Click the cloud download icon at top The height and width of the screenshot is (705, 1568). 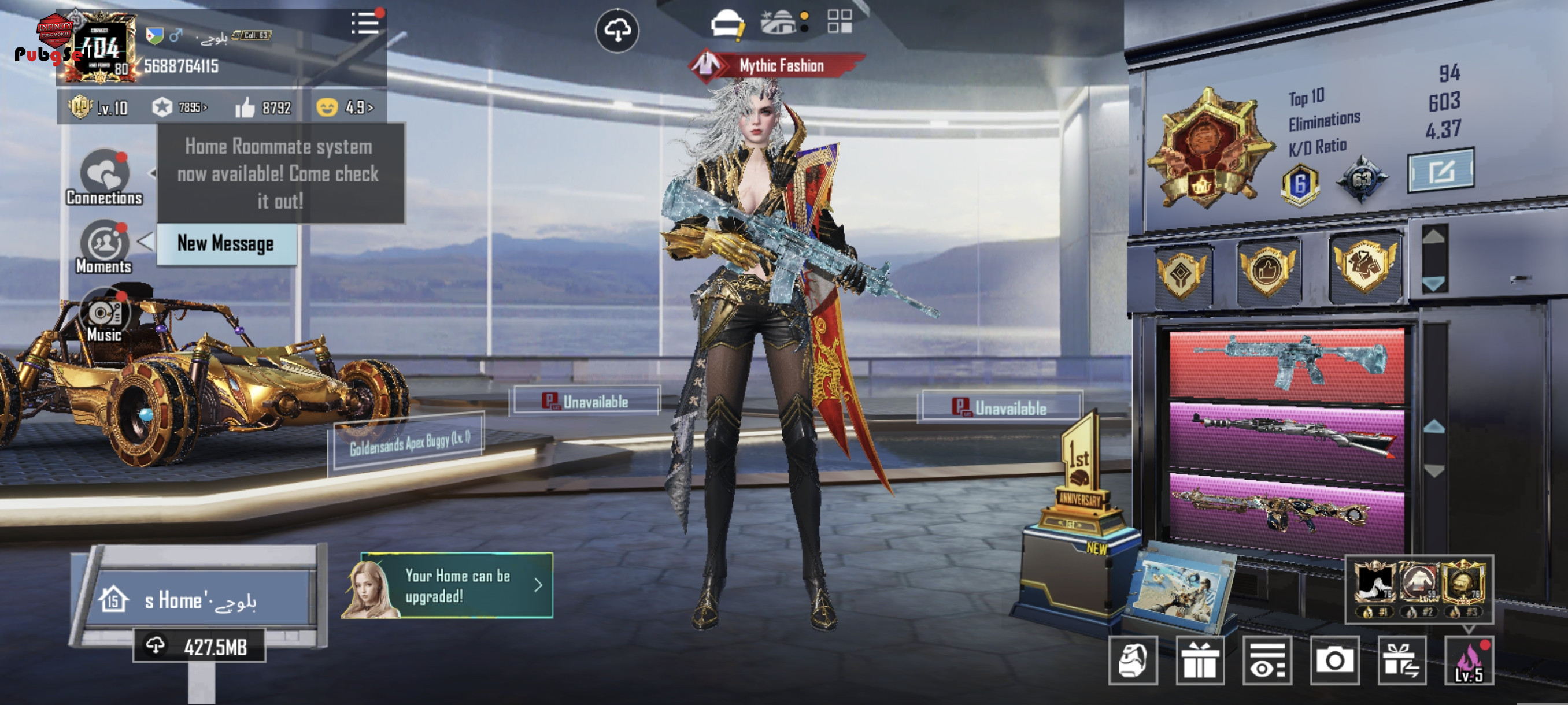click(616, 31)
